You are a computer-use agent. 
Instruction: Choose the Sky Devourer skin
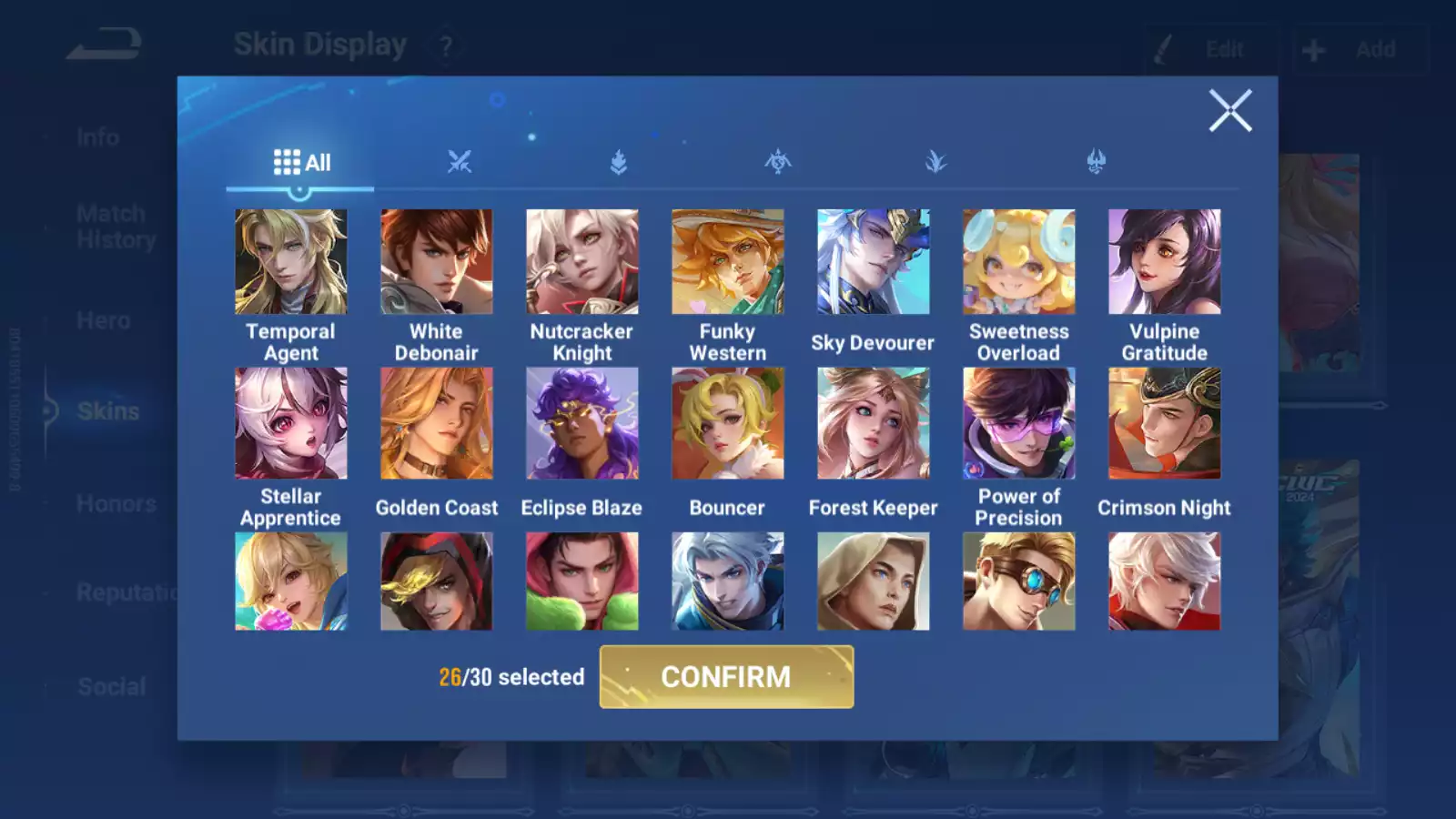tap(874, 262)
